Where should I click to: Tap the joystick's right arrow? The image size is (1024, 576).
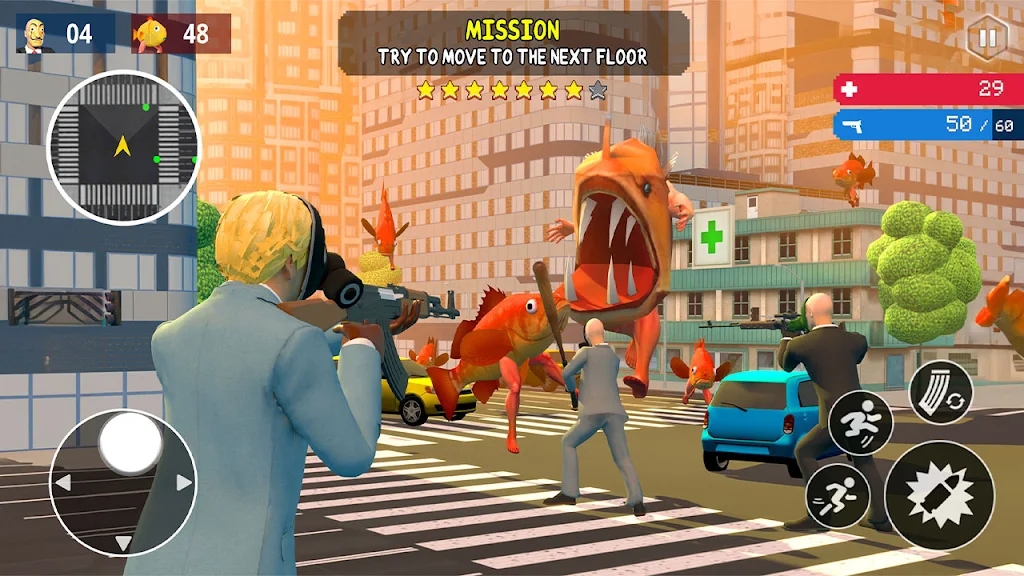[x=183, y=482]
